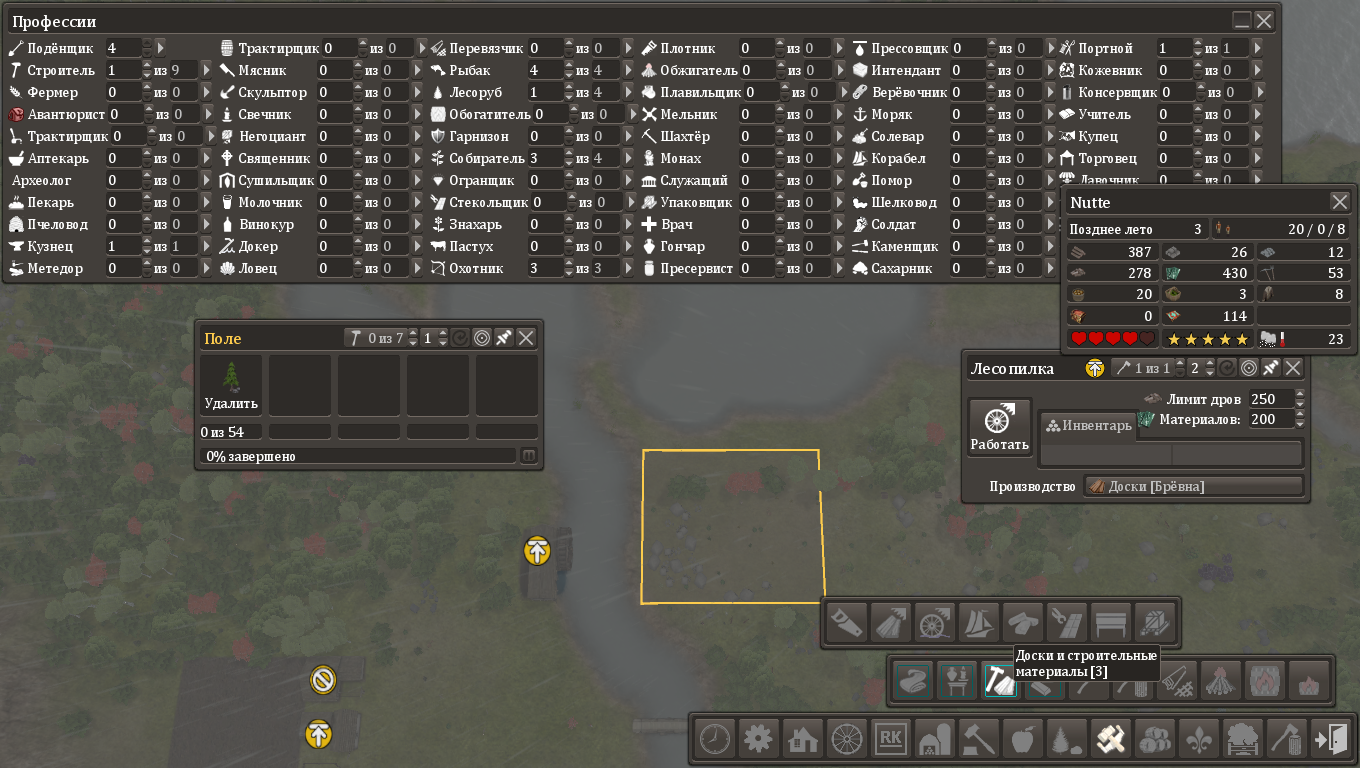Viewport: 1360px width, 768px height.
Task: Close the Профессии window
Action: click(x=1264, y=20)
